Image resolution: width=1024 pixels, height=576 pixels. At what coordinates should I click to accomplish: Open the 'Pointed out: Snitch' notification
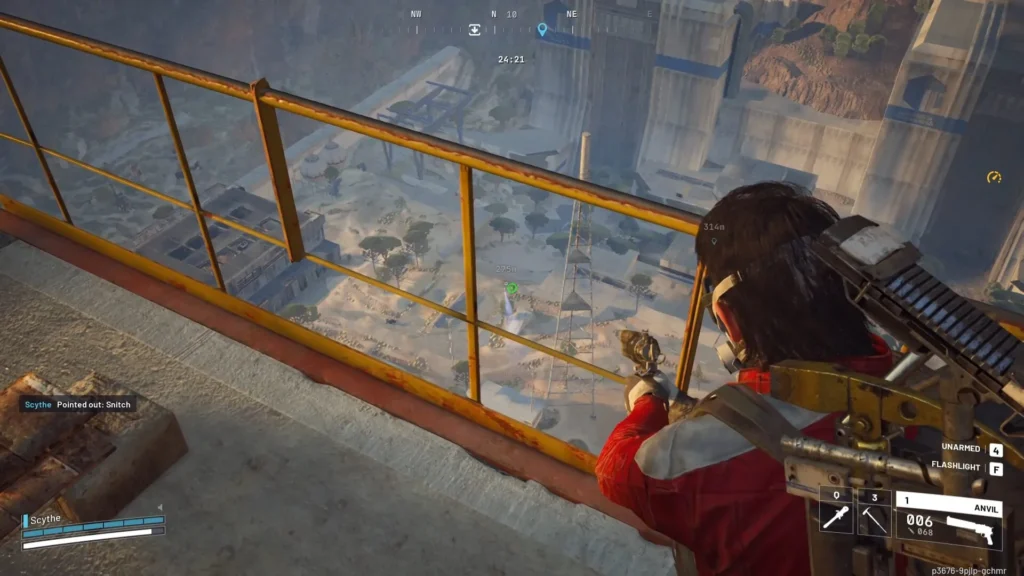(x=77, y=404)
